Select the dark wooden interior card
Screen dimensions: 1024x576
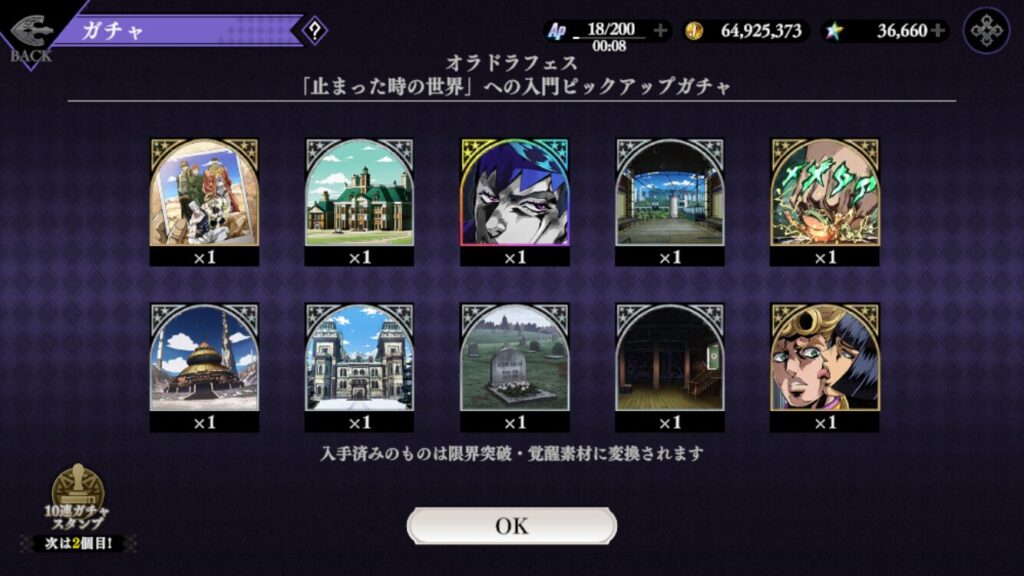click(669, 358)
